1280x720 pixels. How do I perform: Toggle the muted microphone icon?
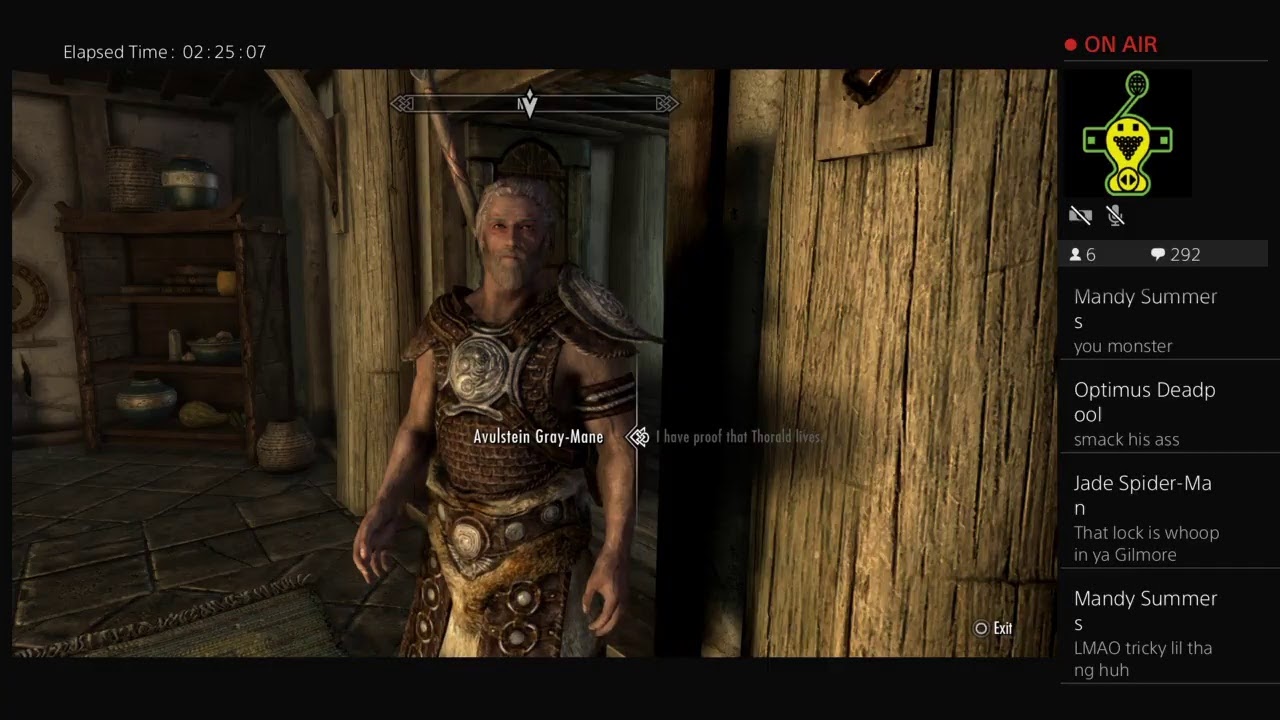coord(1116,215)
